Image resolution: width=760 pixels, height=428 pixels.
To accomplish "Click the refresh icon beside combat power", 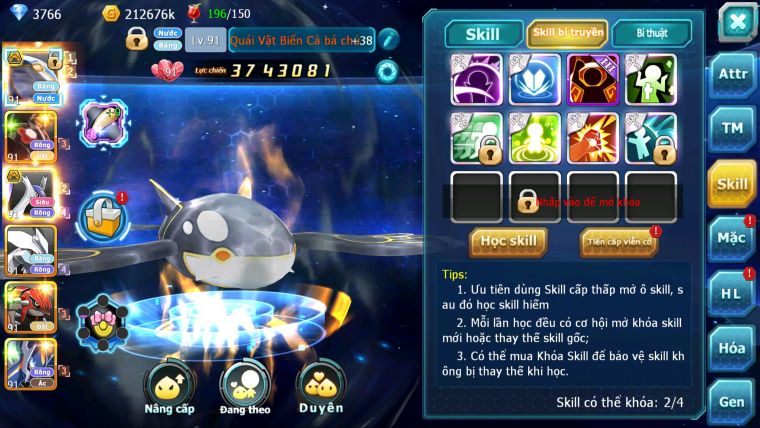I will coord(386,71).
